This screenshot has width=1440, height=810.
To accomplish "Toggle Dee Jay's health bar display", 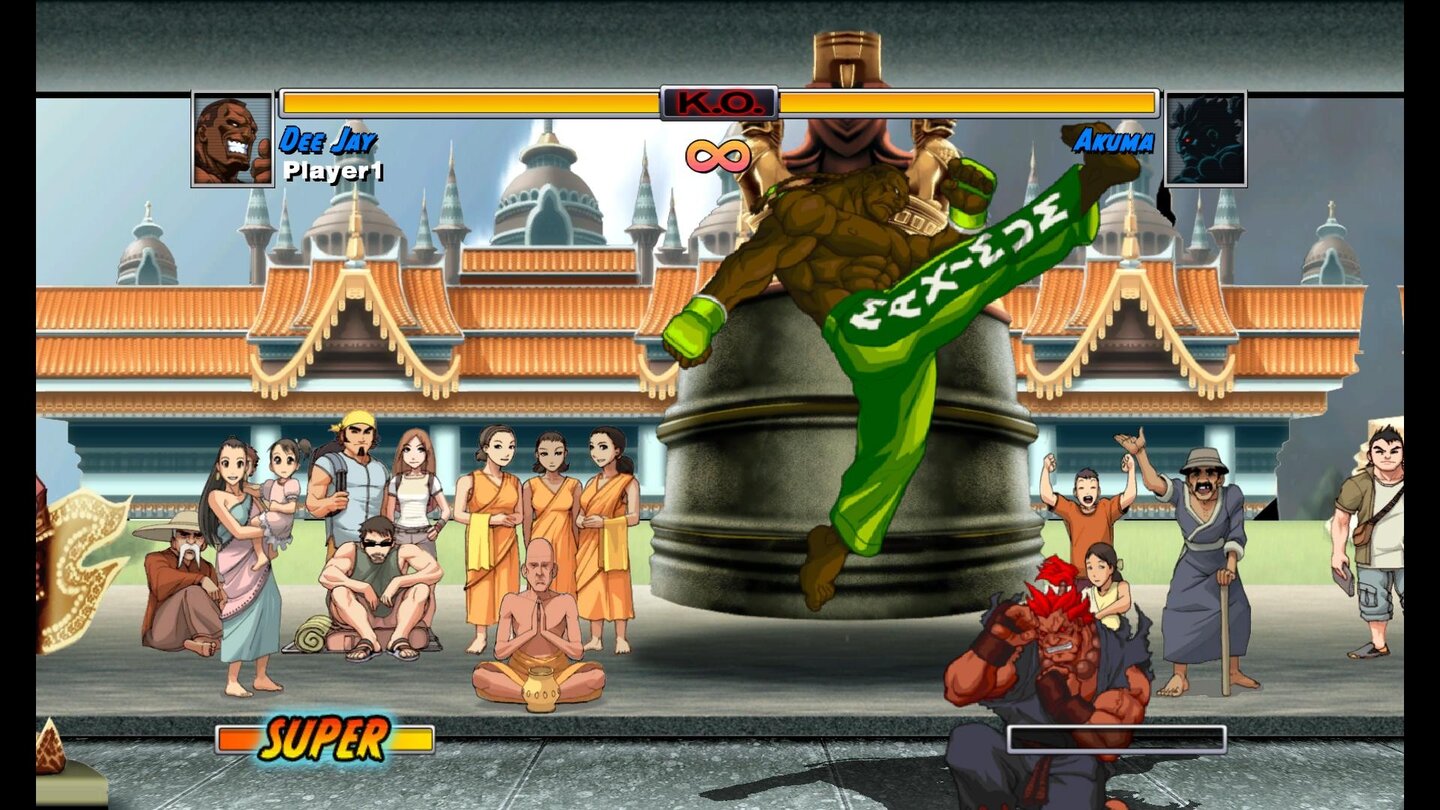I will pyautogui.click(x=470, y=100).
